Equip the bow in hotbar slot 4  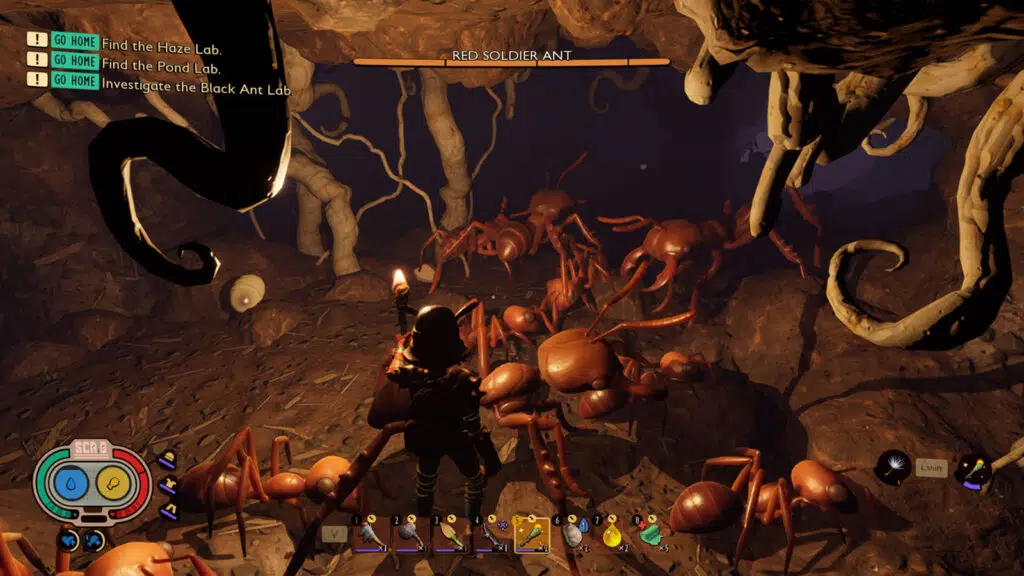(x=490, y=533)
